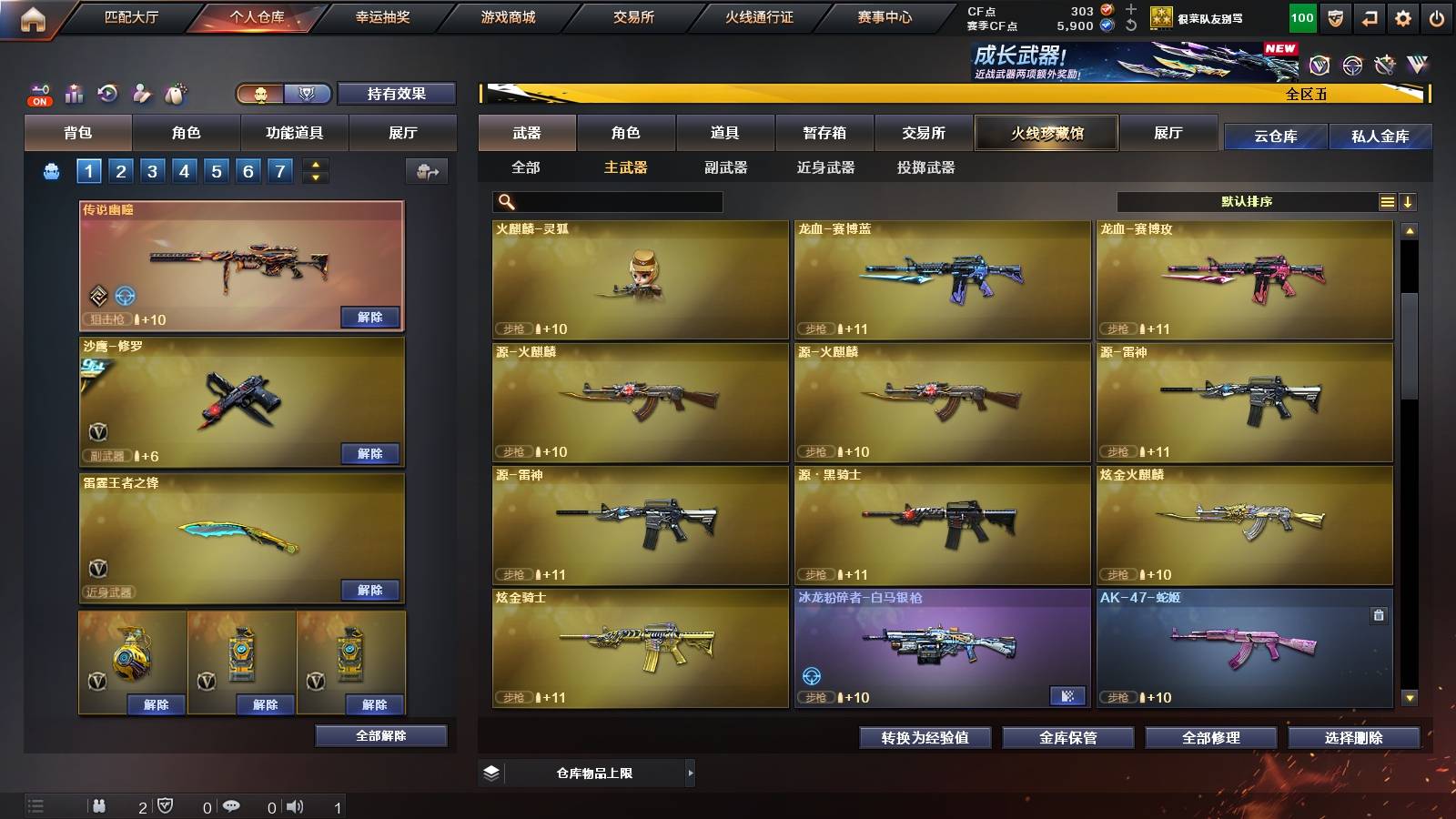
Task: Select the replay records icon near top left
Action: click(x=106, y=93)
